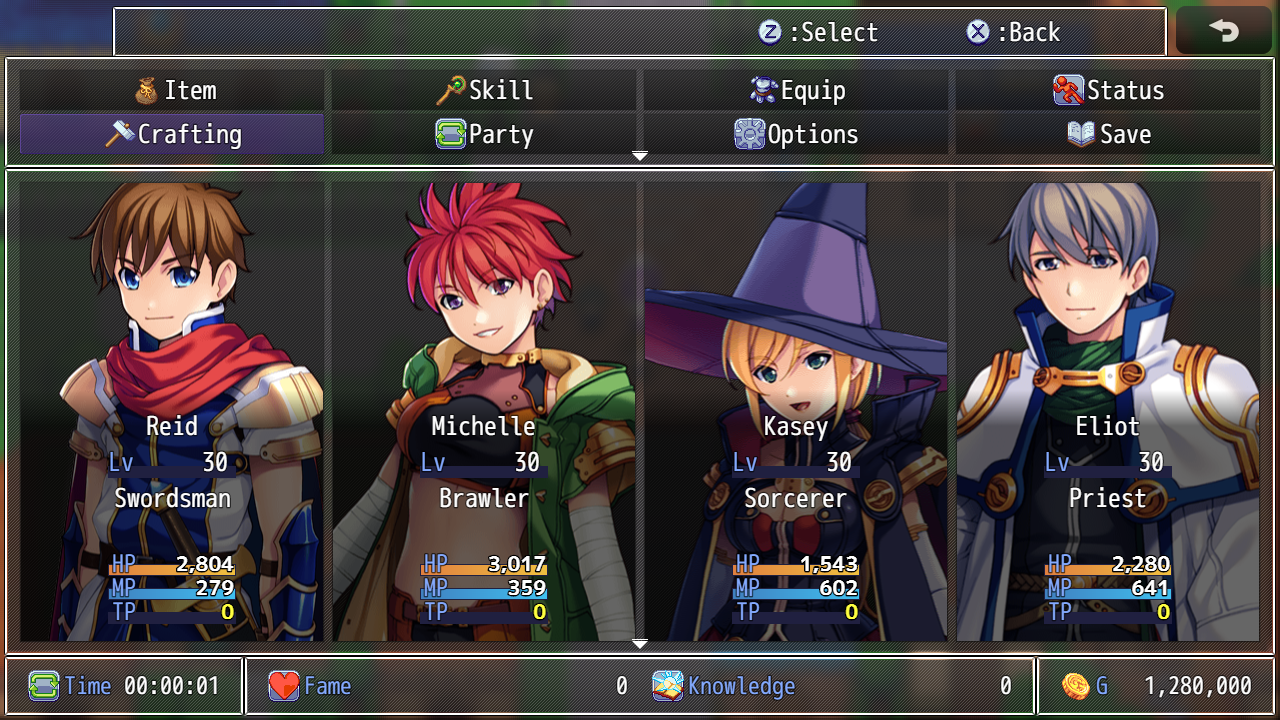Open the Party formation menu
The height and width of the screenshot is (720, 1280).
[x=484, y=135]
